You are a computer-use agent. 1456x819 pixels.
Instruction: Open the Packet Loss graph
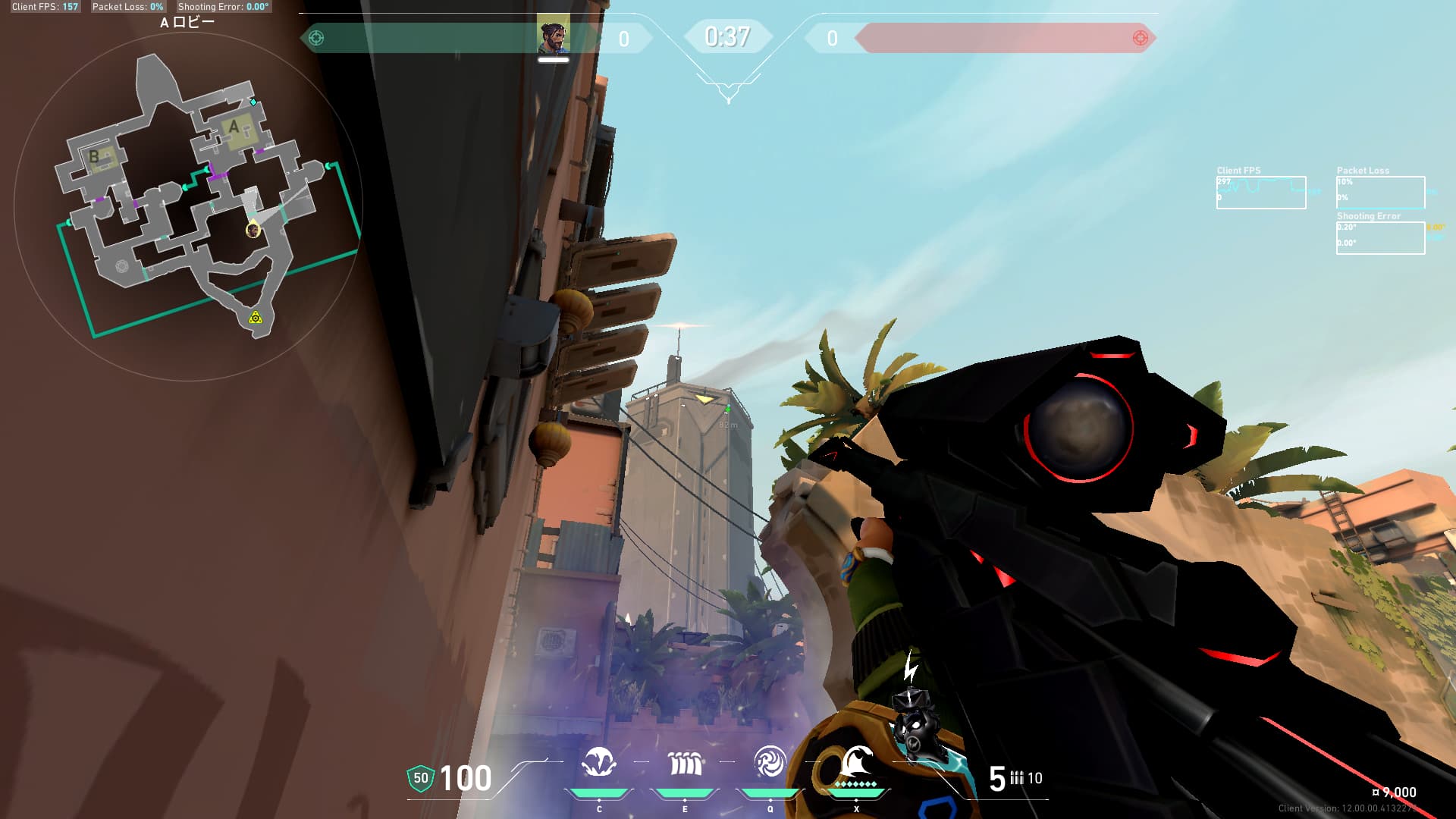(x=1380, y=193)
